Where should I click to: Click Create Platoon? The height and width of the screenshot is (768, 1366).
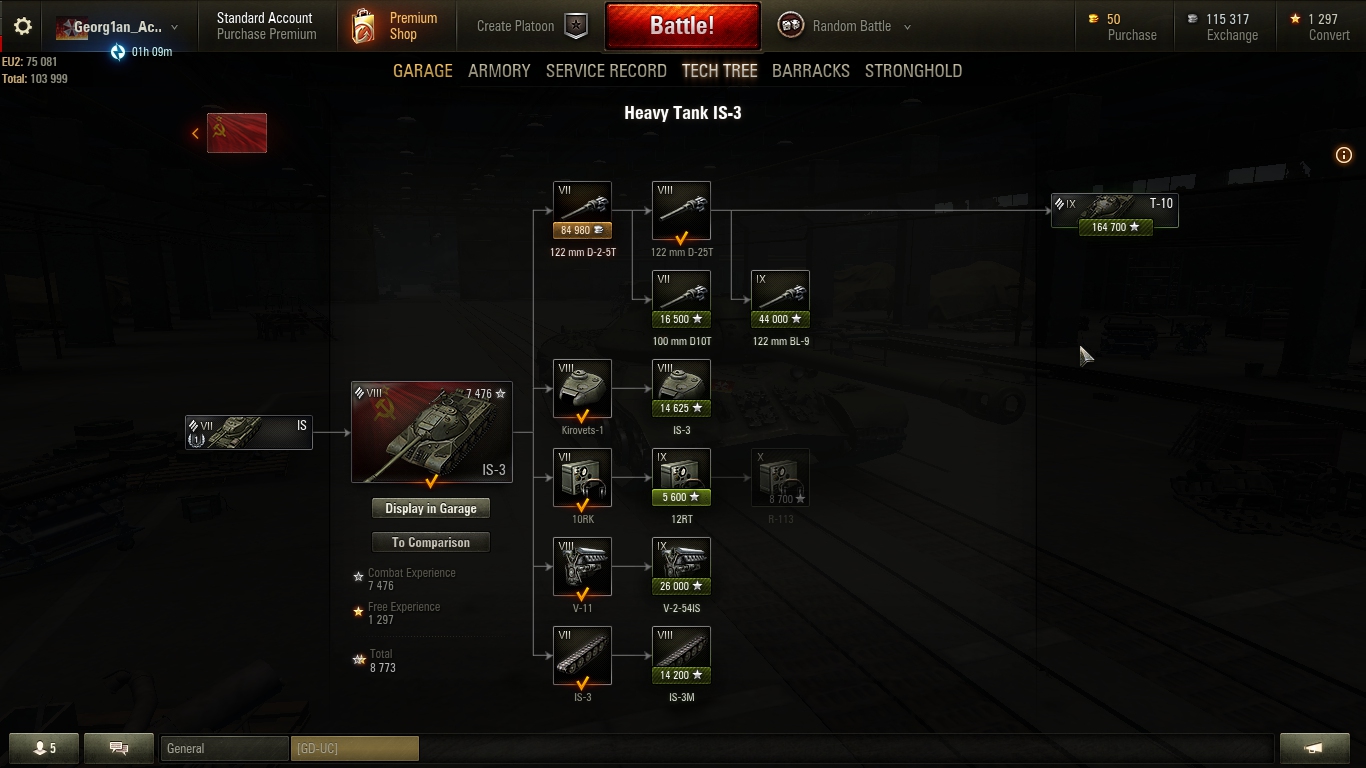[x=530, y=27]
